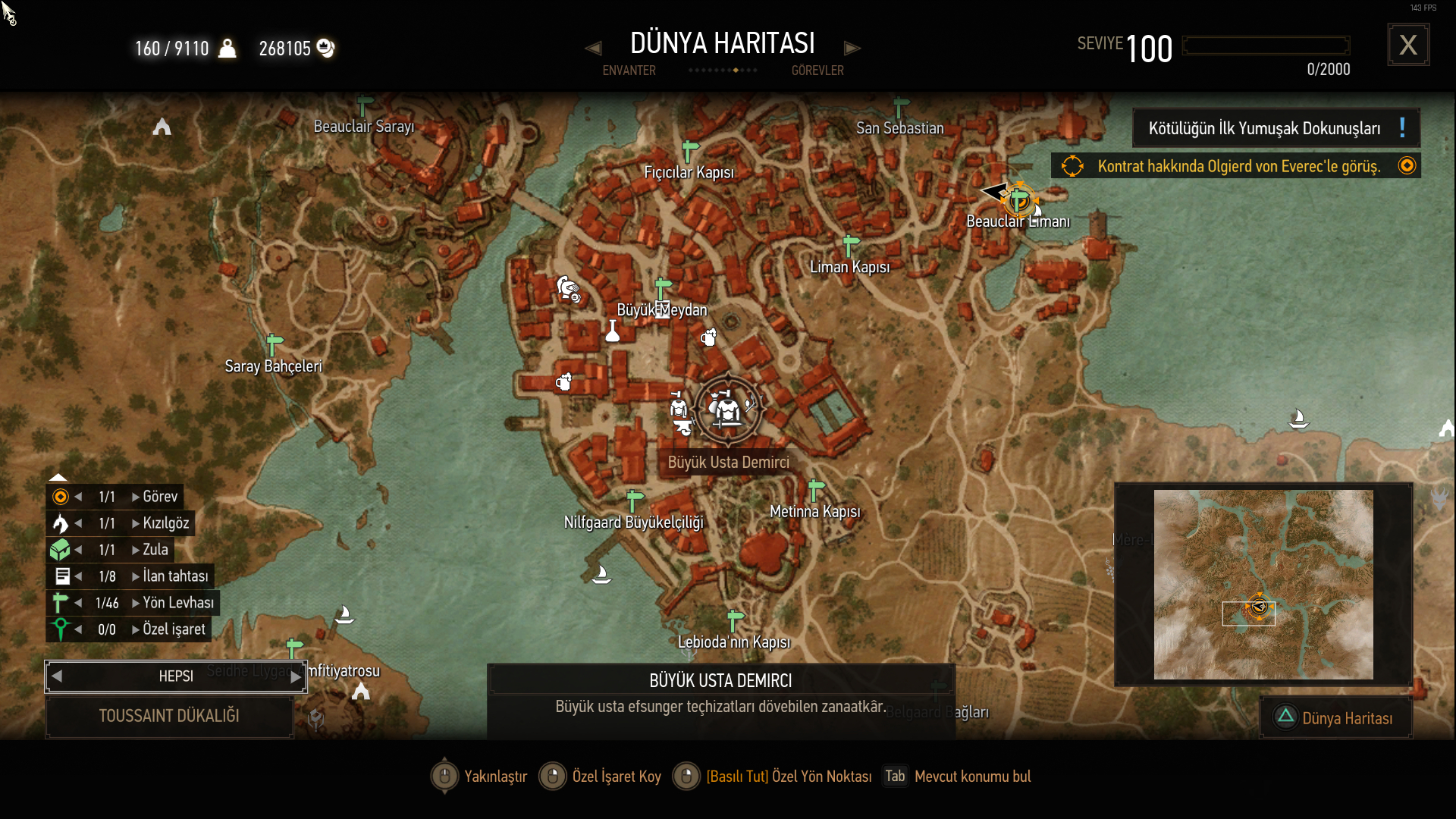
Task: Collapse the legend with the up arrow
Action: coord(58,477)
